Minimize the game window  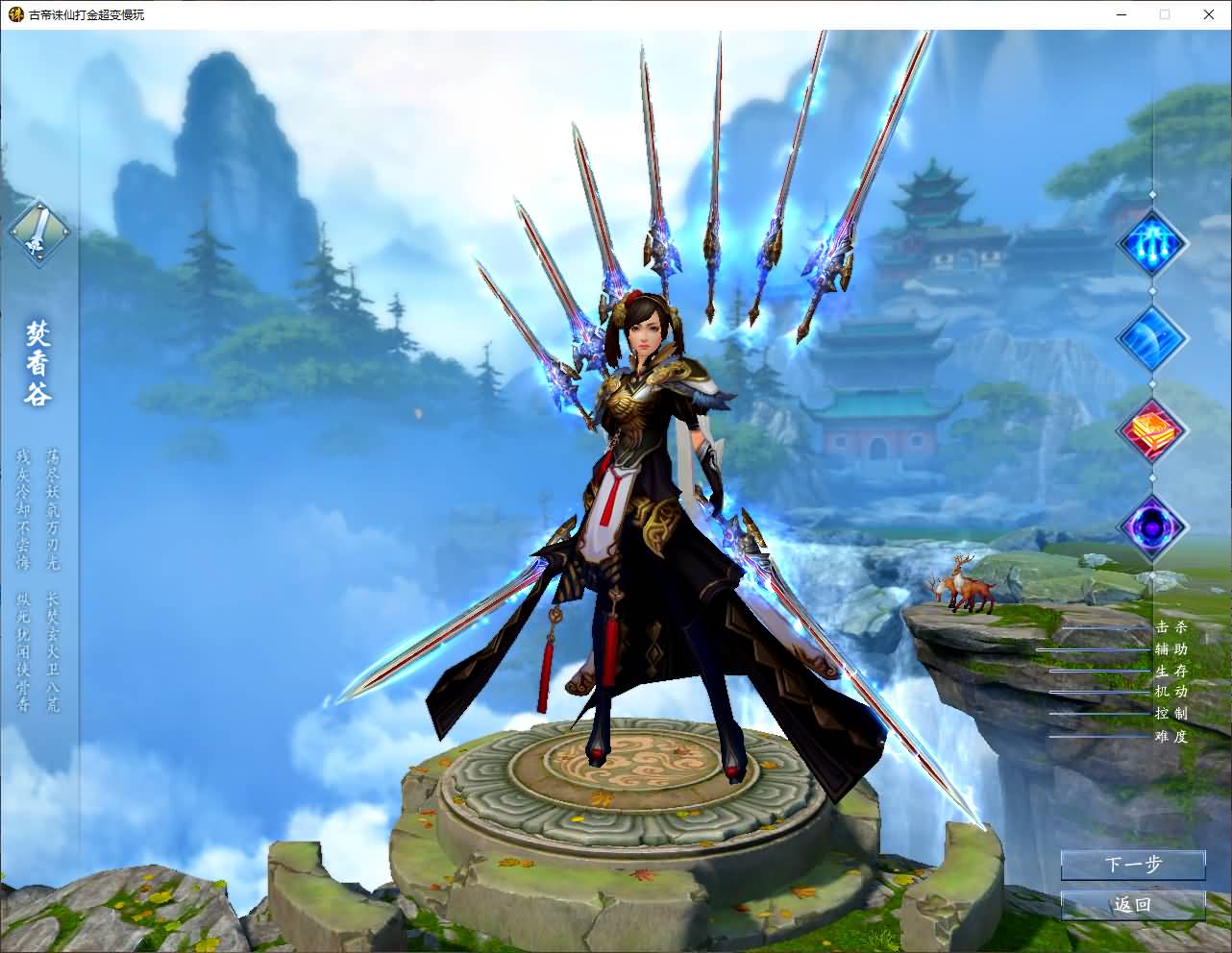point(1121,14)
